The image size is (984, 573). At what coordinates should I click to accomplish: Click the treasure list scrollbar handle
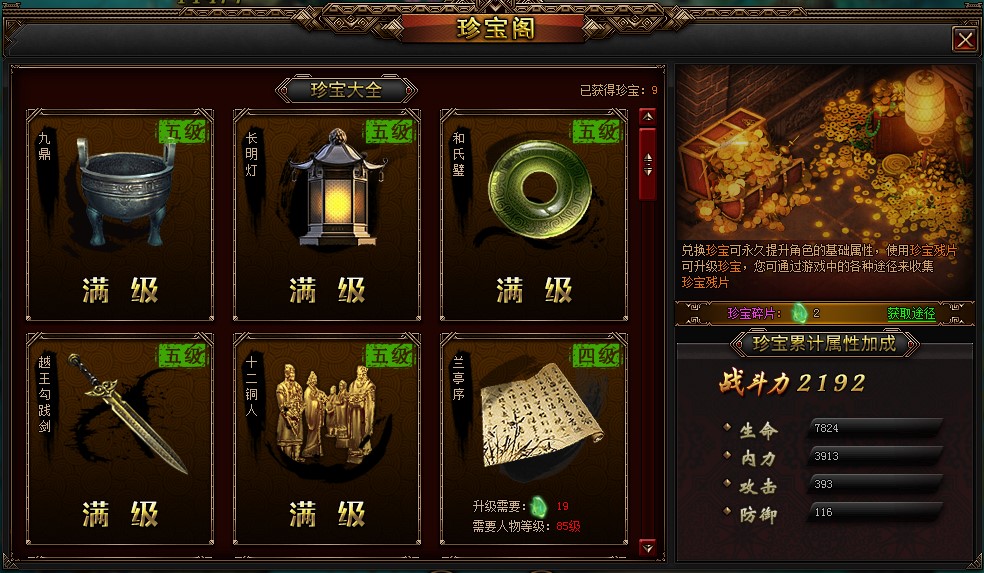pyautogui.click(x=647, y=161)
